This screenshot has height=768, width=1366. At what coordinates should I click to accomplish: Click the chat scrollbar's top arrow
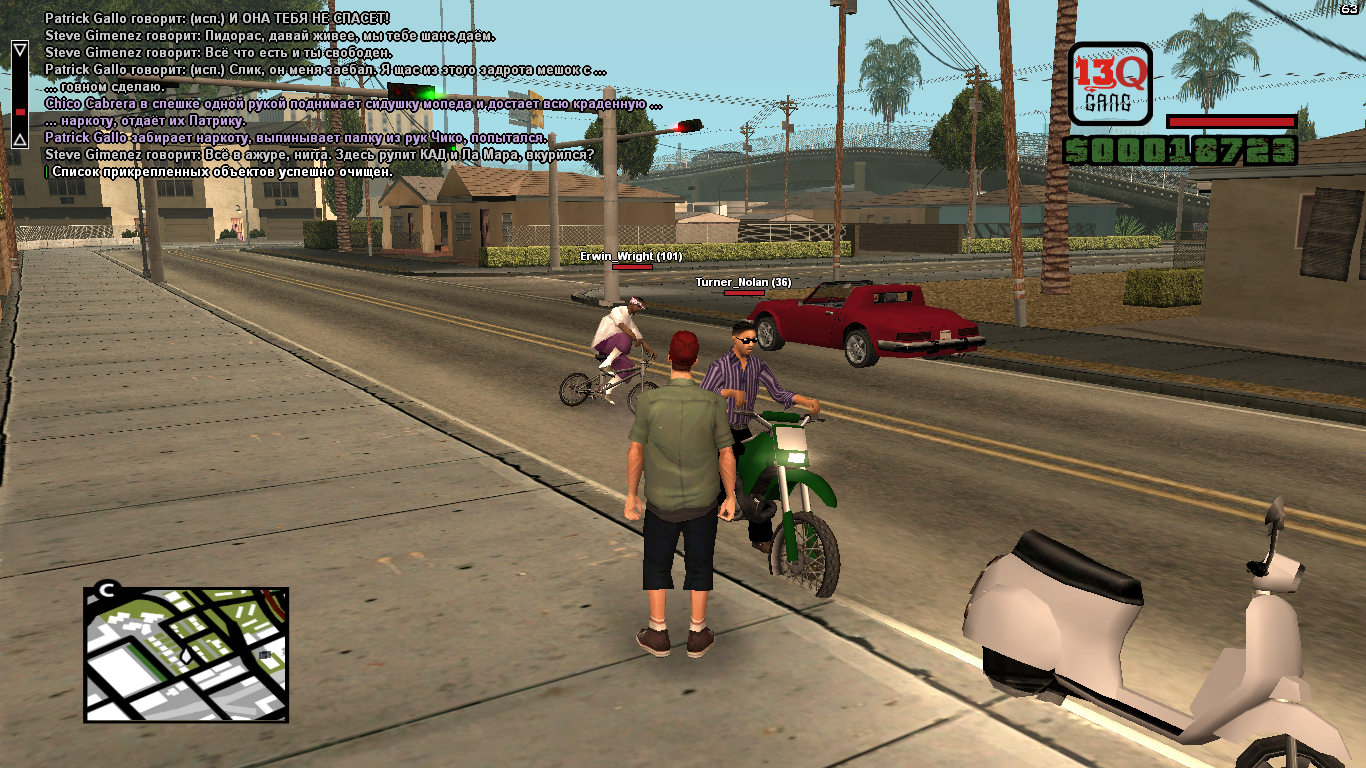point(19,49)
